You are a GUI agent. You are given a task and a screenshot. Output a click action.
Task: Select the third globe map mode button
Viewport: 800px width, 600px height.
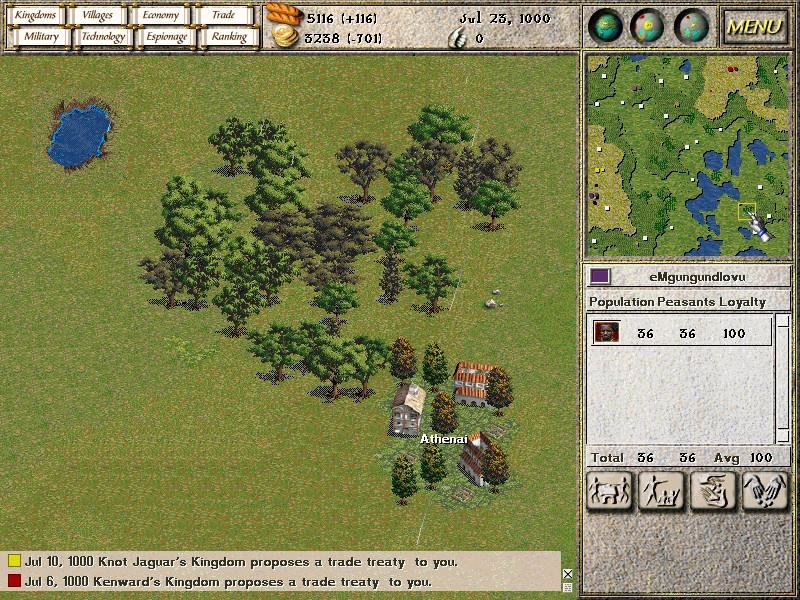[692, 27]
